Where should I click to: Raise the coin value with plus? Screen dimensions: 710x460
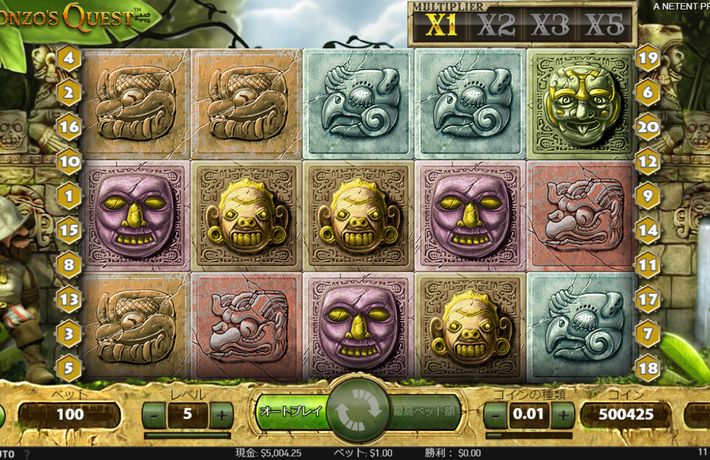[x=562, y=414]
